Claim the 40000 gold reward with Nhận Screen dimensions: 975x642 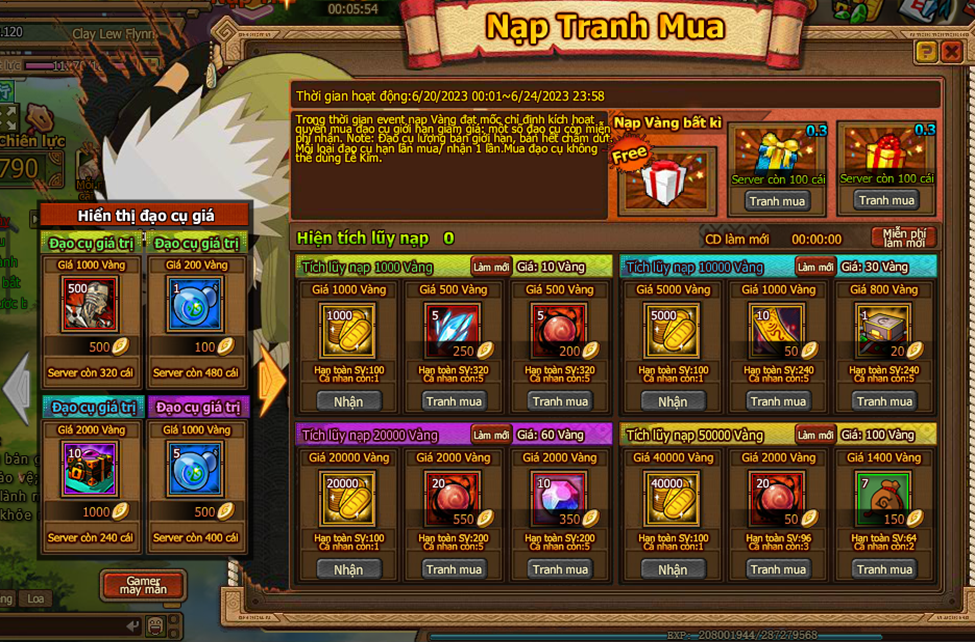point(672,569)
